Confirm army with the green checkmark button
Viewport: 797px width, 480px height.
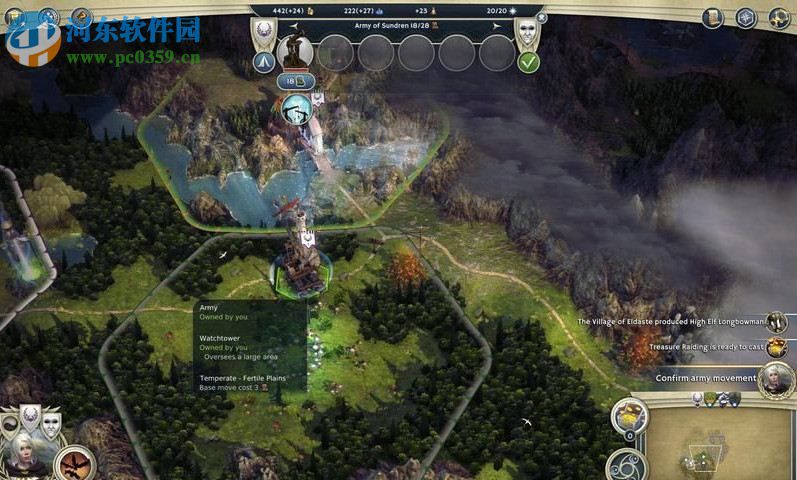click(528, 62)
